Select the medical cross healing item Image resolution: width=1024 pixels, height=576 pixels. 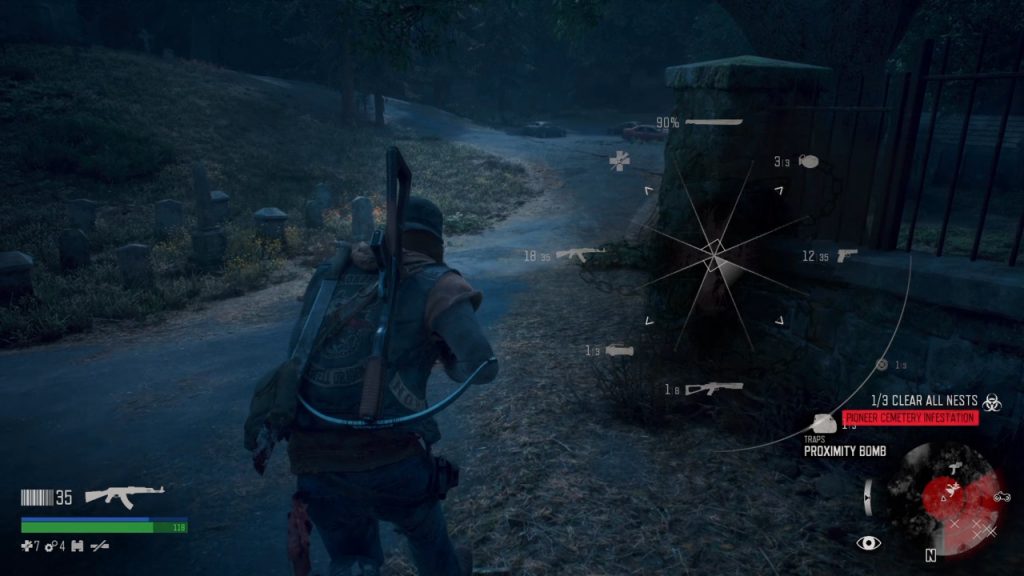(620, 160)
